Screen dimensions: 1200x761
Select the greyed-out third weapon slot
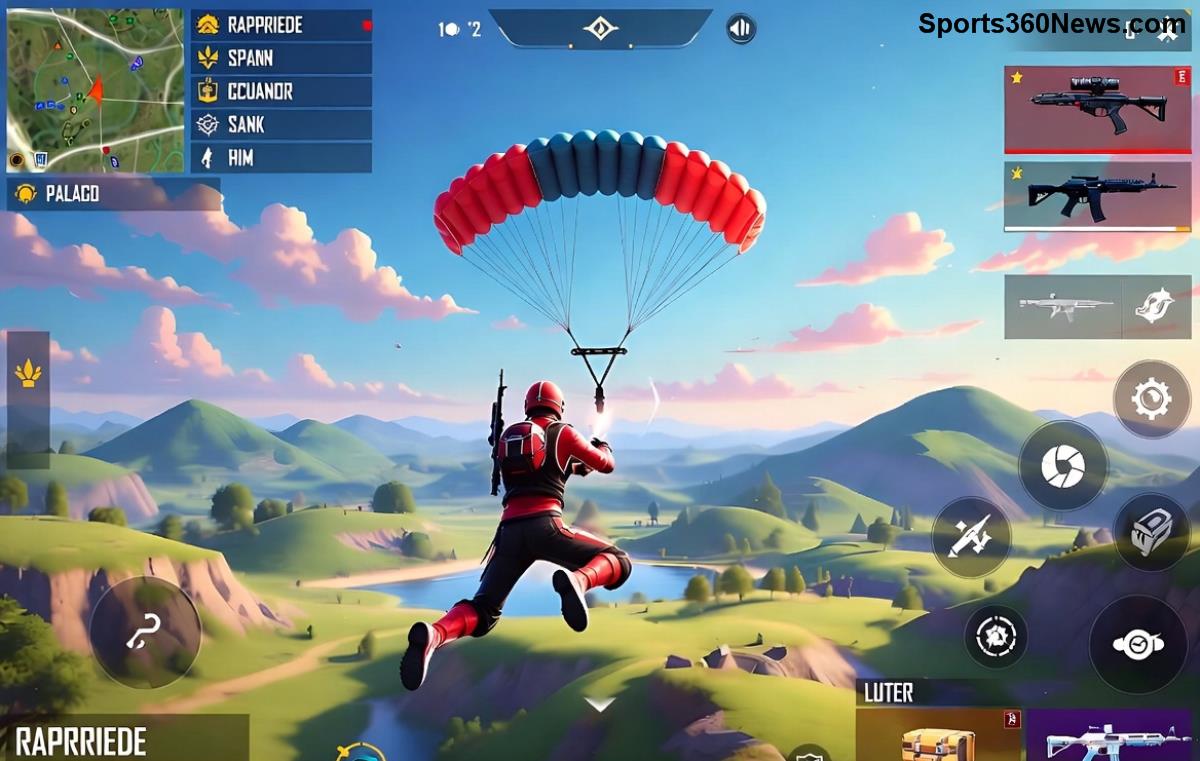[x=1063, y=307]
